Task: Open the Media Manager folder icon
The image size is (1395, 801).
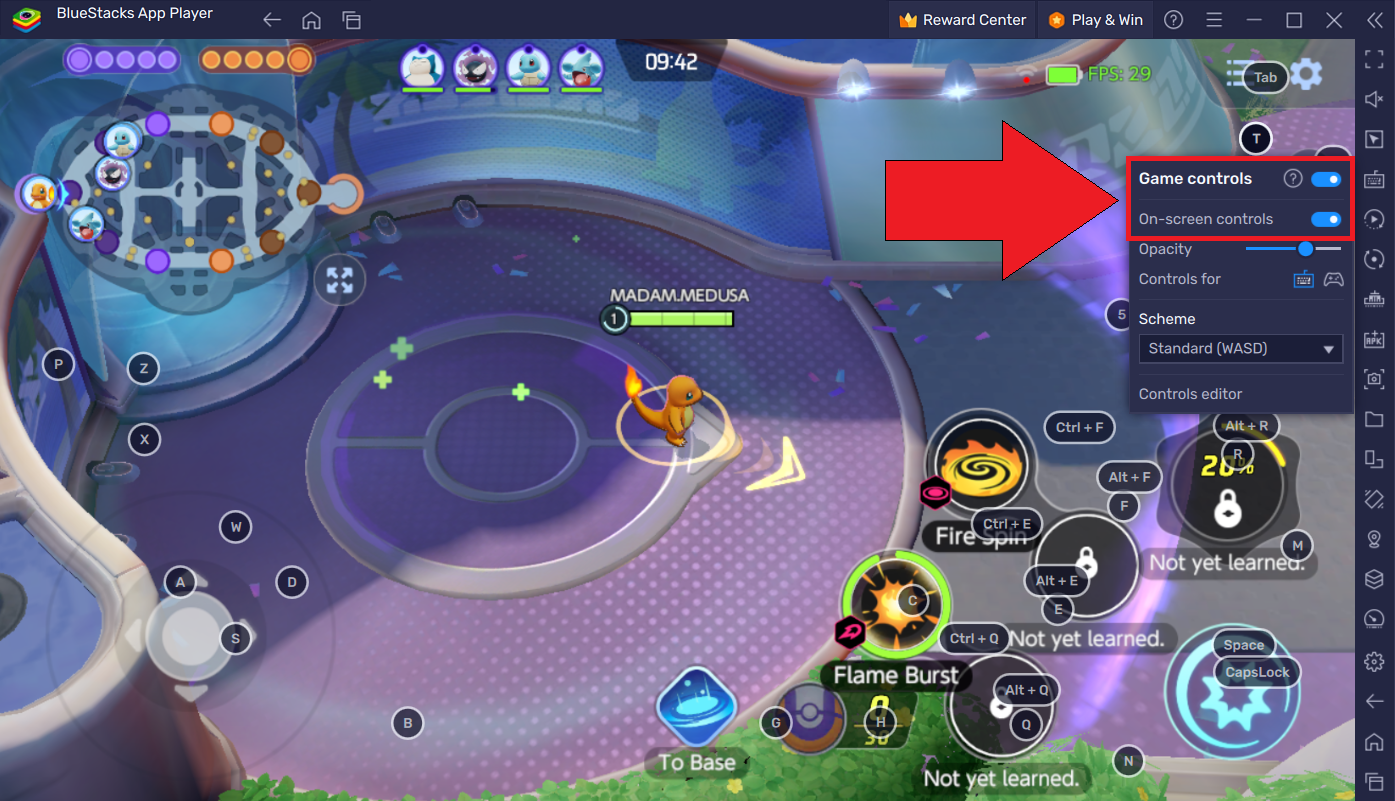Action: (x=1374, y=421)
